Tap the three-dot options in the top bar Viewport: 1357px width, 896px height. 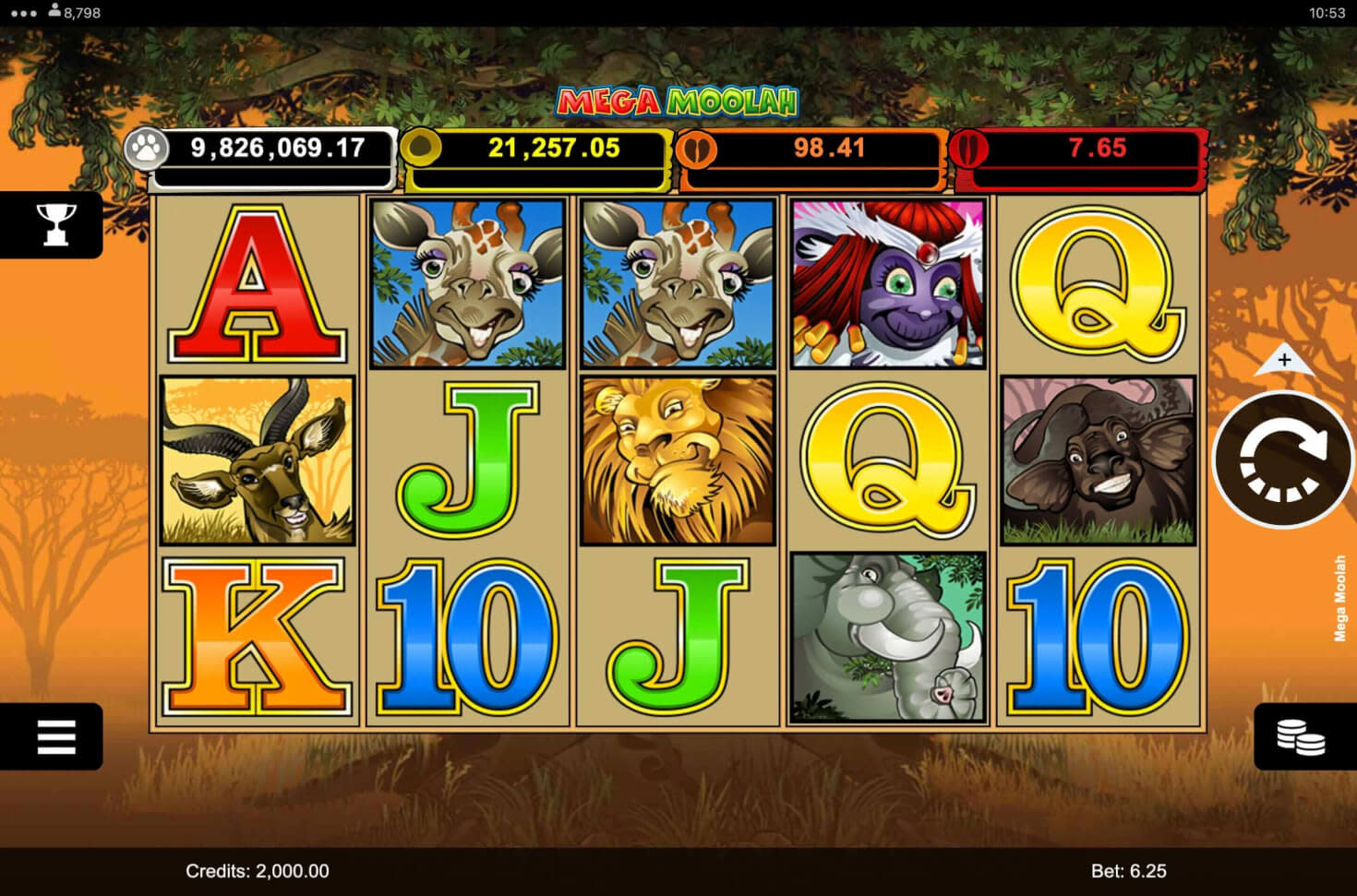coord(22,13)
